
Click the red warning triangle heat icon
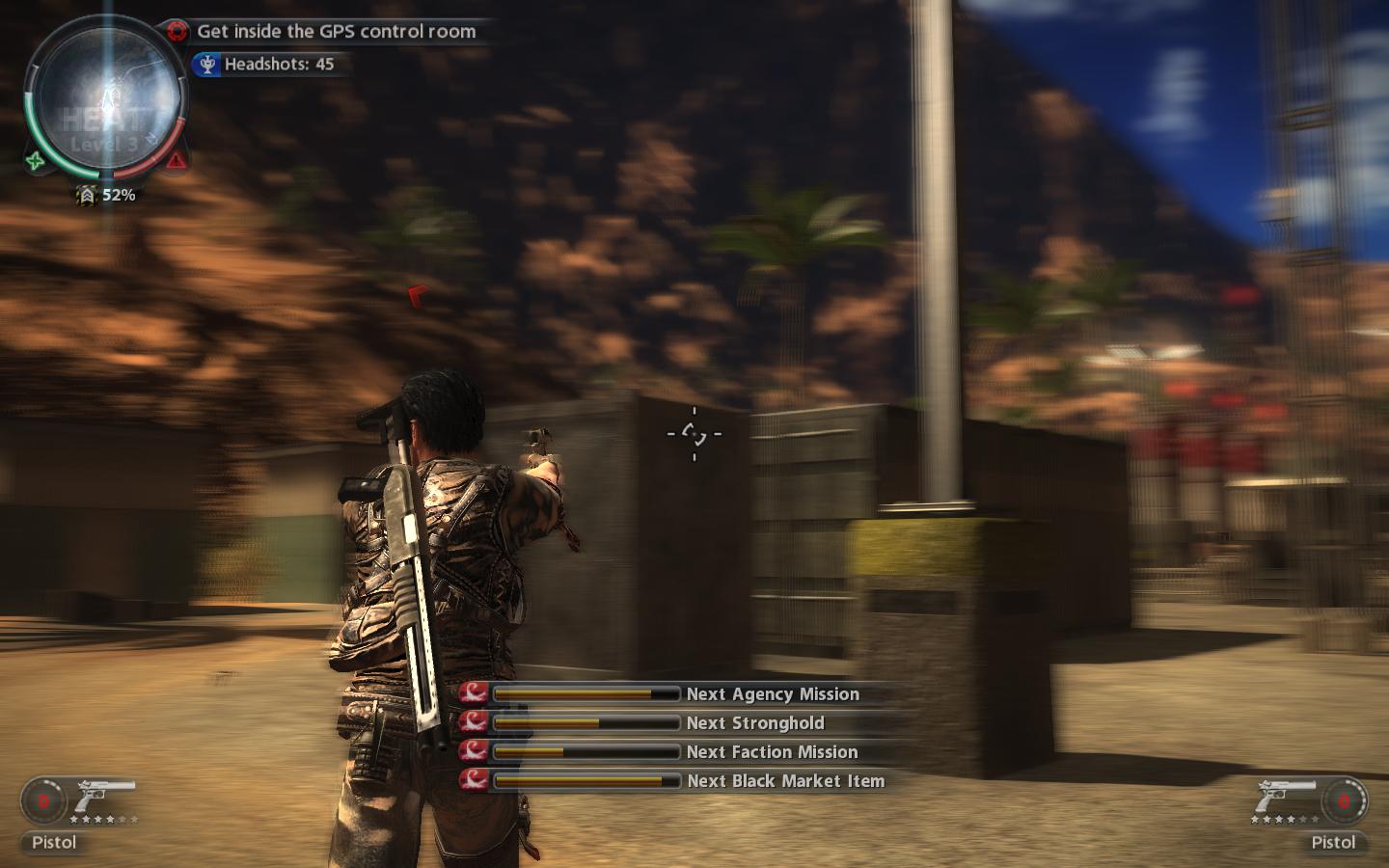point(176,160)
